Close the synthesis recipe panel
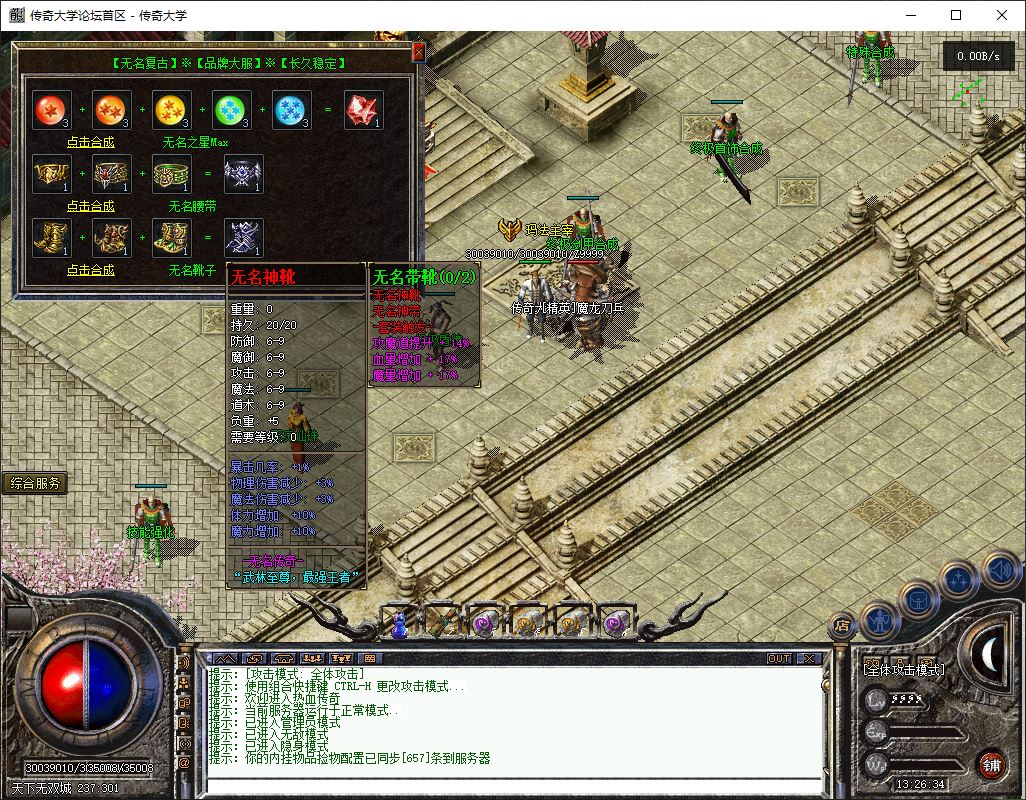Screen dimensions: 1026x800 point(418,51)
